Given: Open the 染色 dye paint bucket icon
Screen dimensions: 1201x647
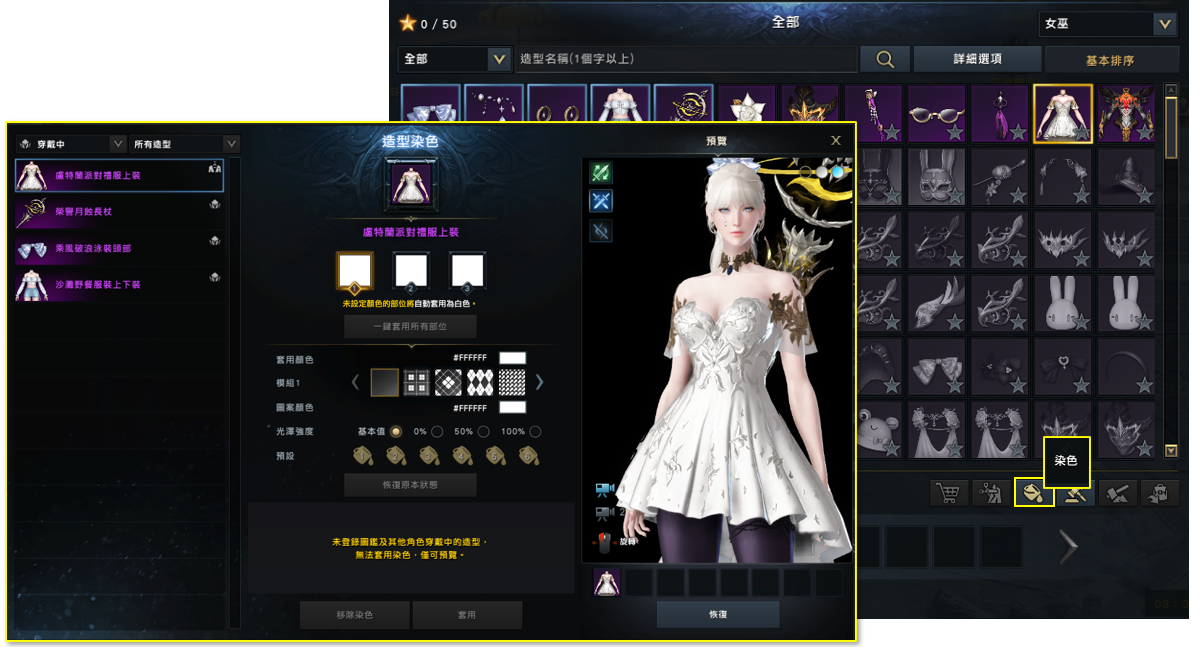Looking at the screenshot, I should click(1033, 492).
